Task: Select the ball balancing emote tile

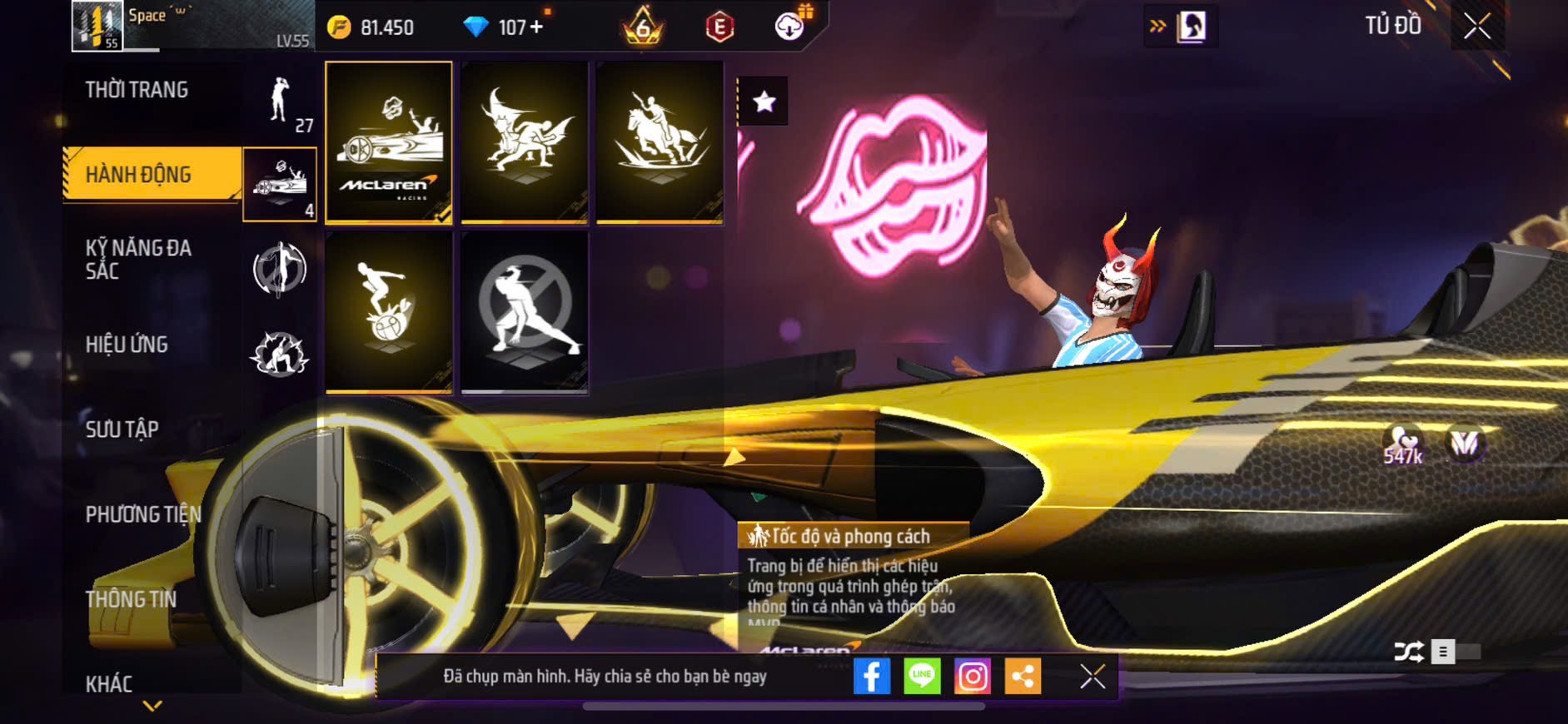Action: coord(389,311)
